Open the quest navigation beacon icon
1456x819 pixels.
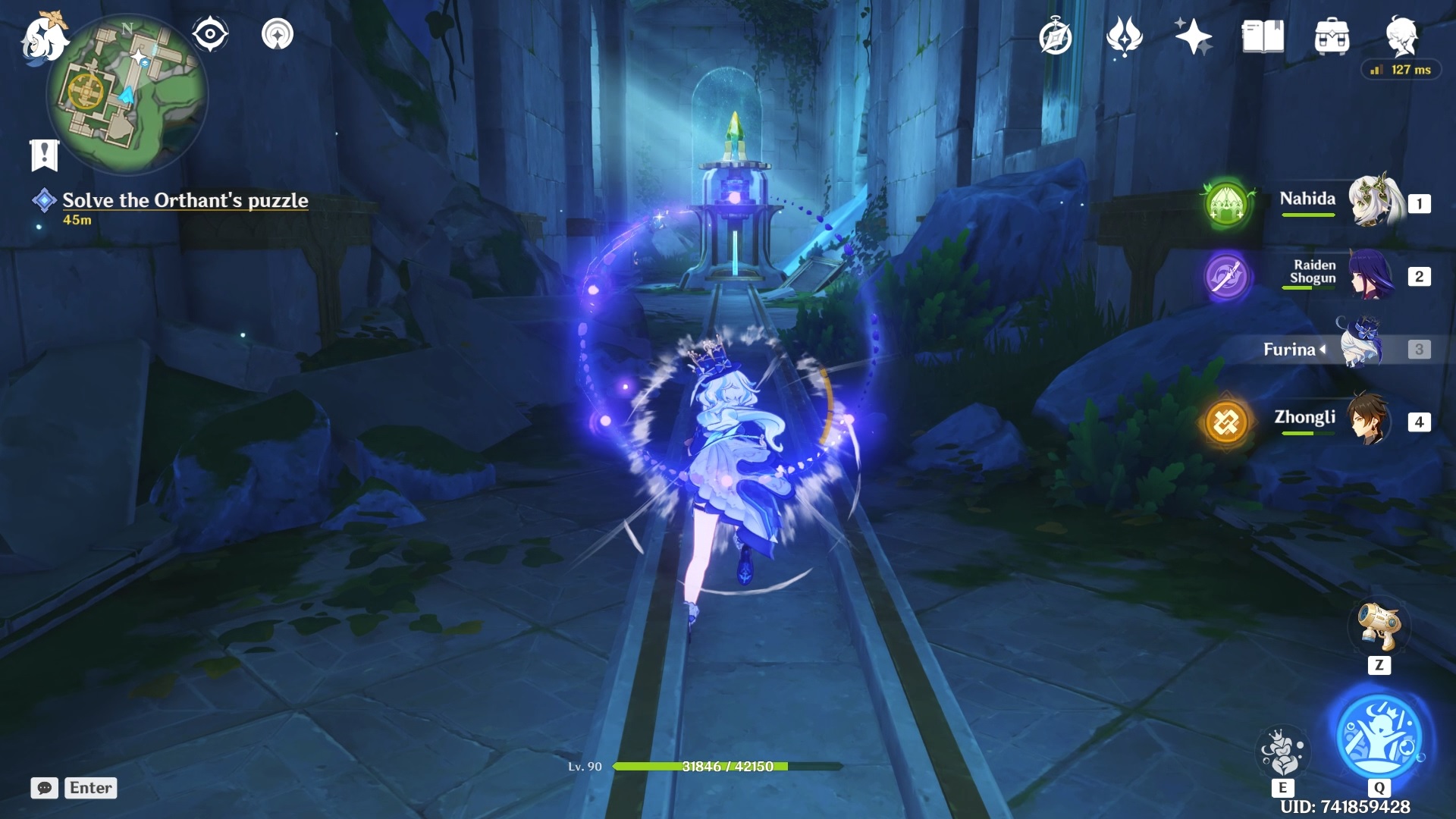point(278,34)
